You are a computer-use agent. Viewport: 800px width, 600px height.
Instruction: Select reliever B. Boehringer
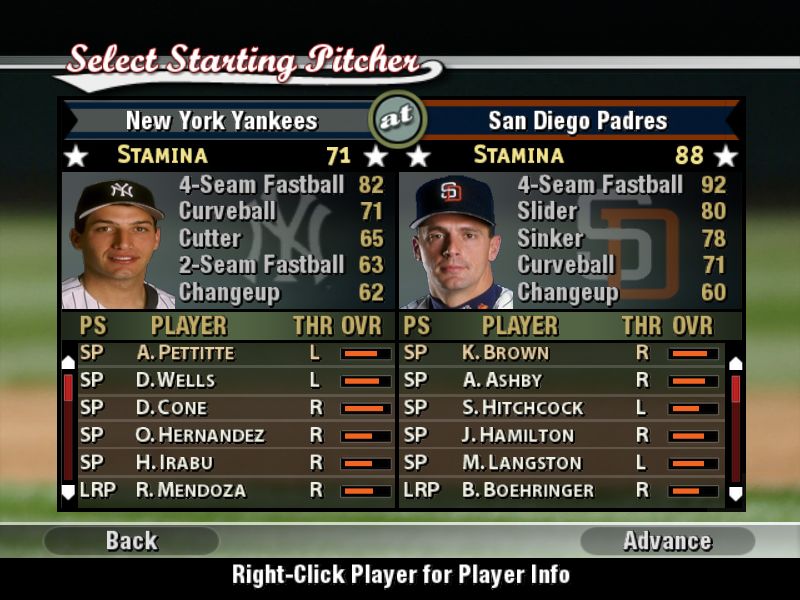[527, 490]
